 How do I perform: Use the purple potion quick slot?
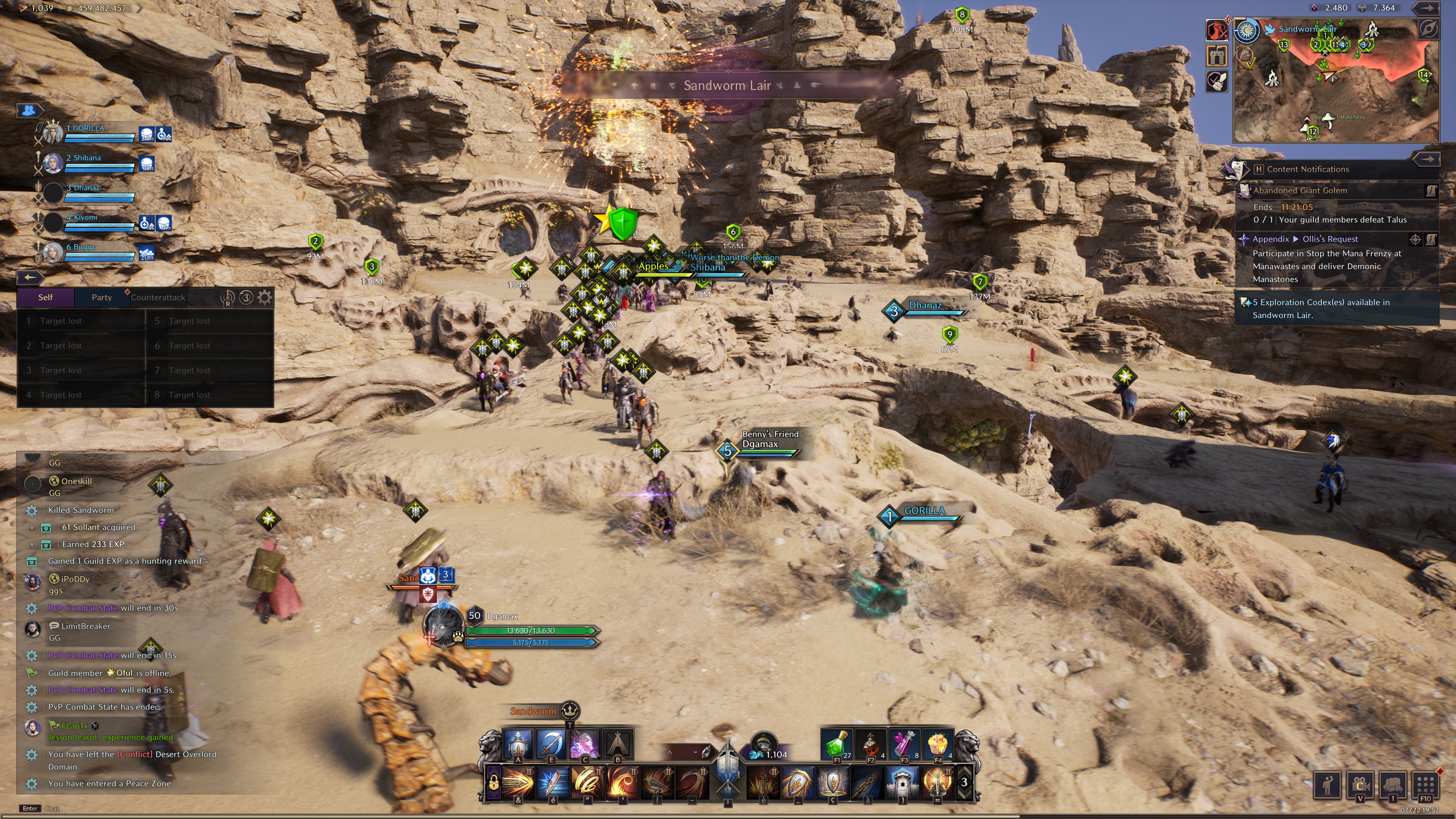904,744
